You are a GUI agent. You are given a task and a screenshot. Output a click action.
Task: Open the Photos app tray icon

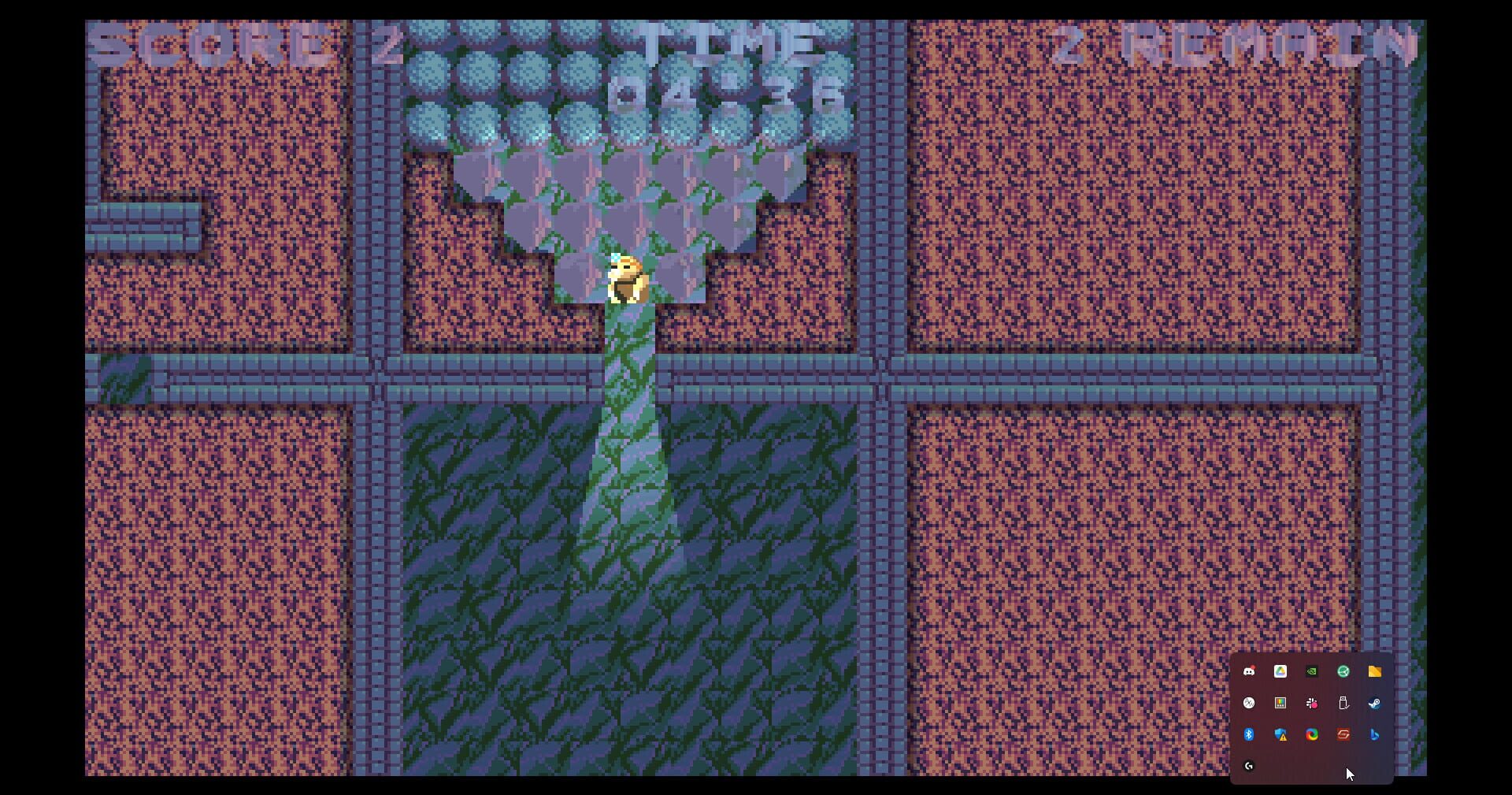1280,703
